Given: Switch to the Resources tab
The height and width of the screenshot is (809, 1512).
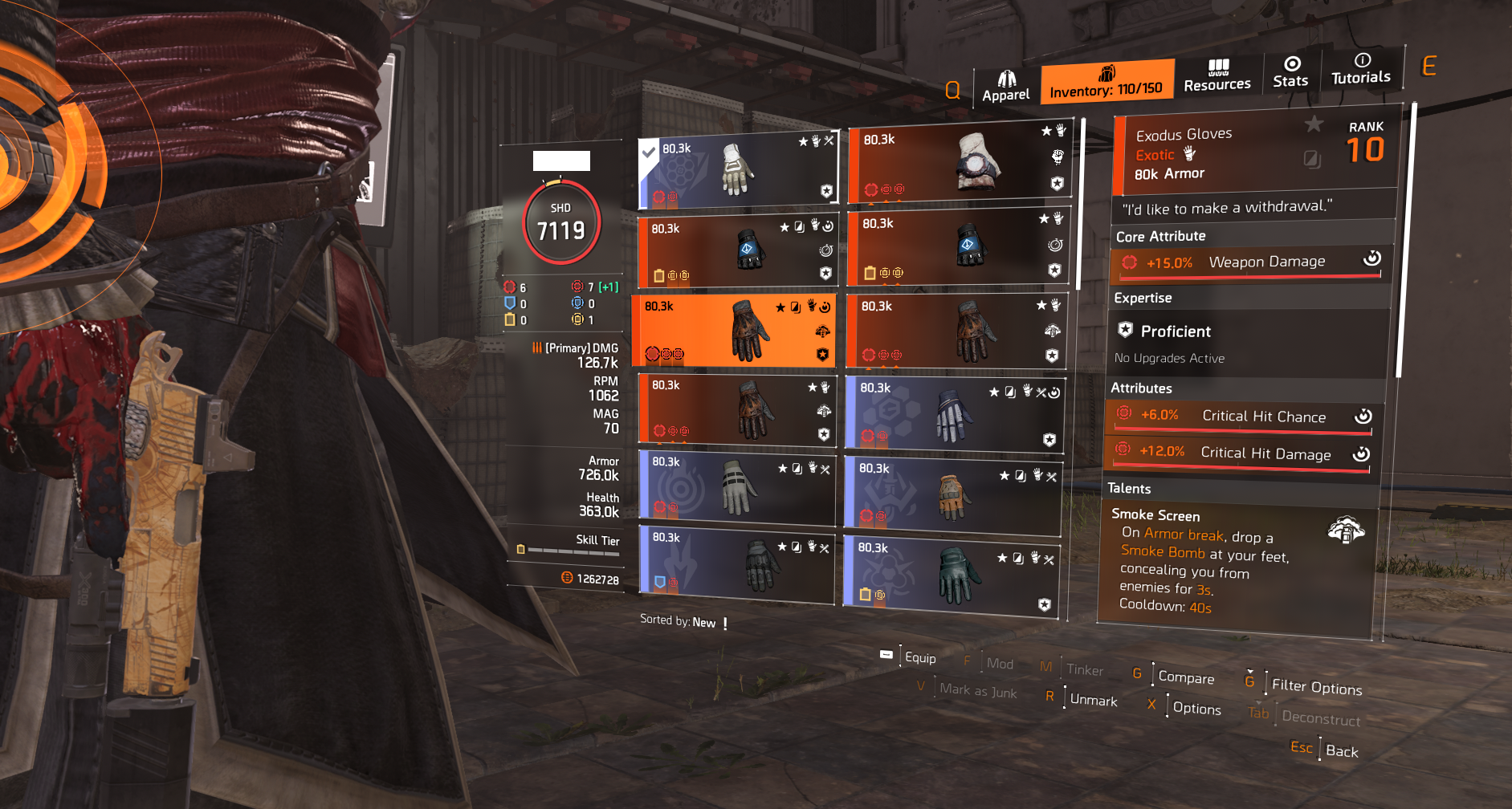Looking at the screenshot, I should (1217, 76).
